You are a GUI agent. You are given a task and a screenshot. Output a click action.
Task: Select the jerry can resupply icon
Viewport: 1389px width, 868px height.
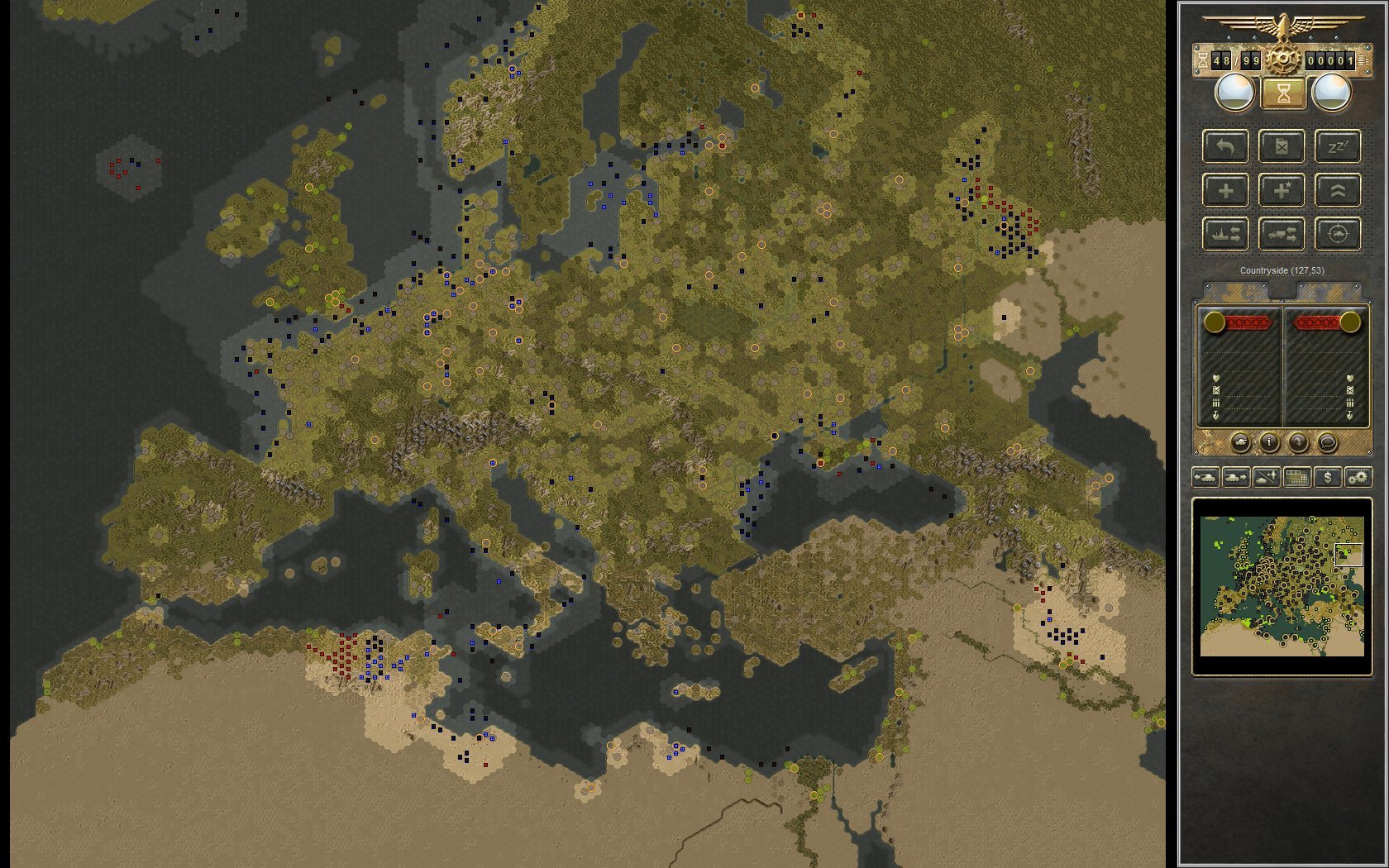click(1282, 147)
